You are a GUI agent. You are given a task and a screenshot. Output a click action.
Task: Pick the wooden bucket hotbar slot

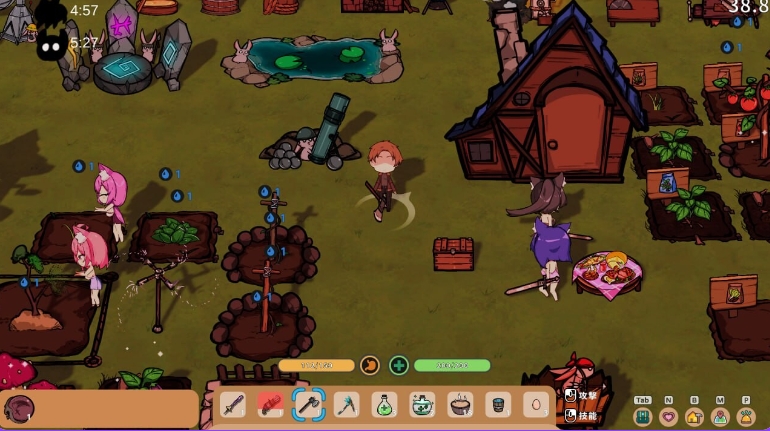[x=498, y=405]
